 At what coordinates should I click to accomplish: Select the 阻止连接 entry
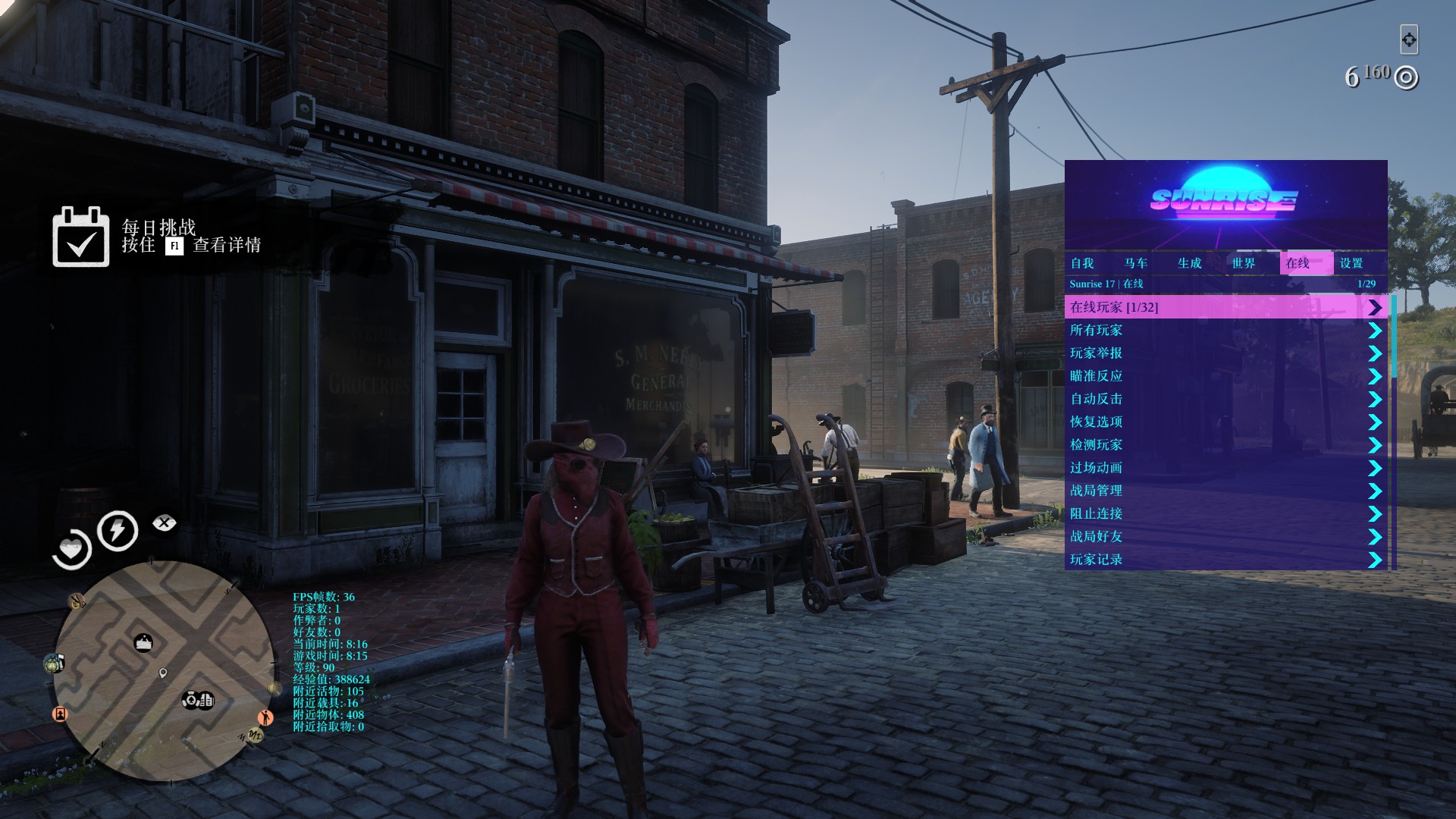[1096, 513]
